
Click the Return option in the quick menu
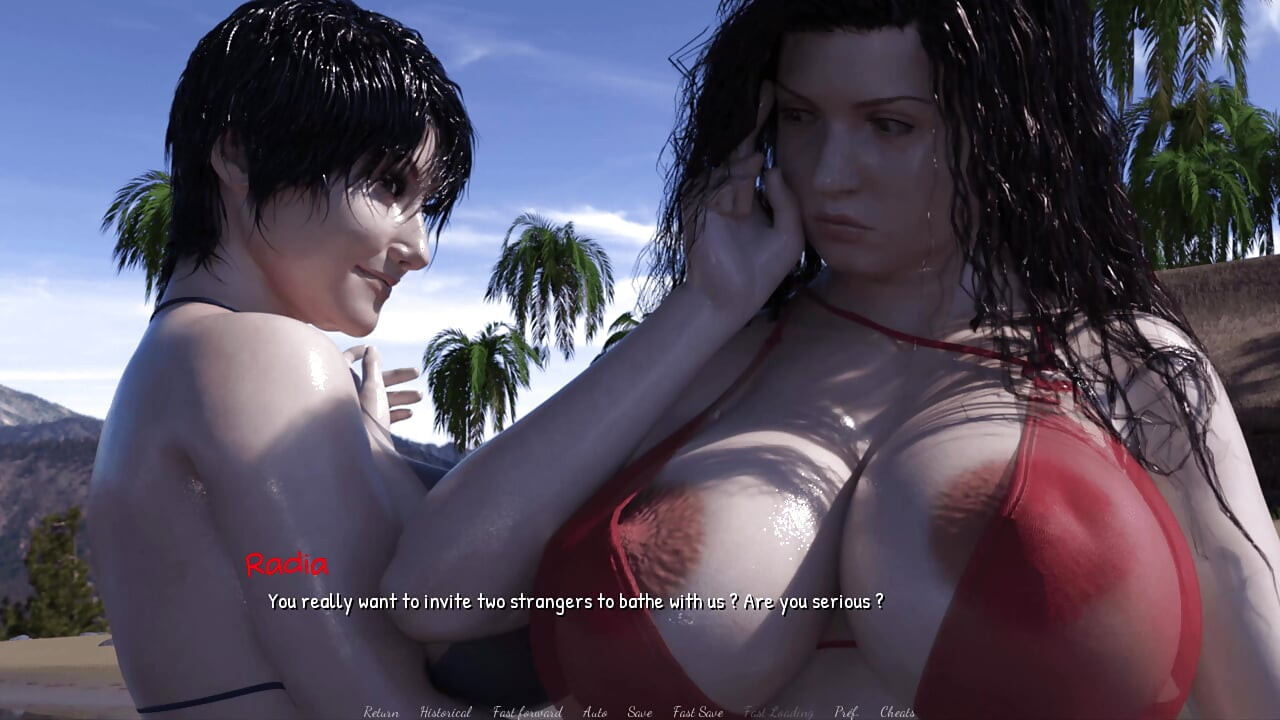(x=381, y=712)
